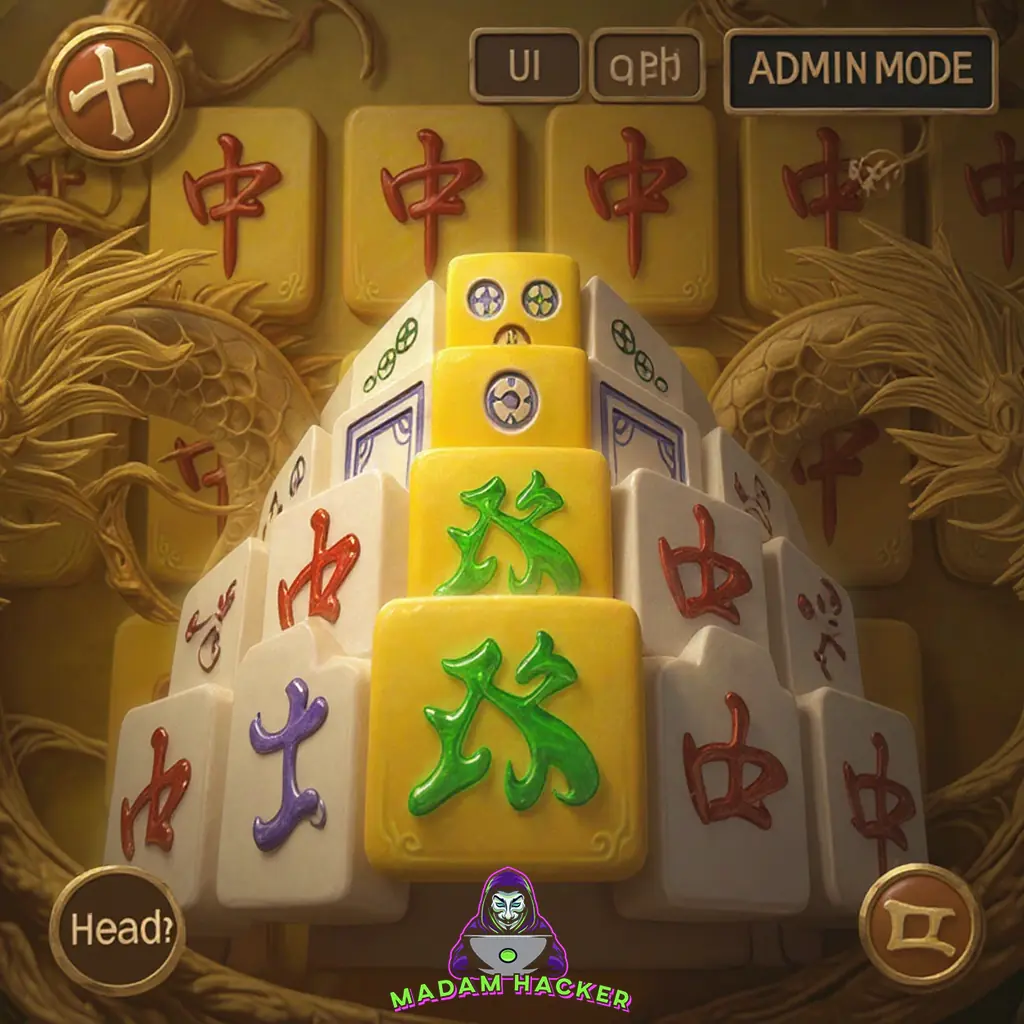Open the Madam Hacker logo
This screenshot has height=1024, width=1024.
[510, 940]
